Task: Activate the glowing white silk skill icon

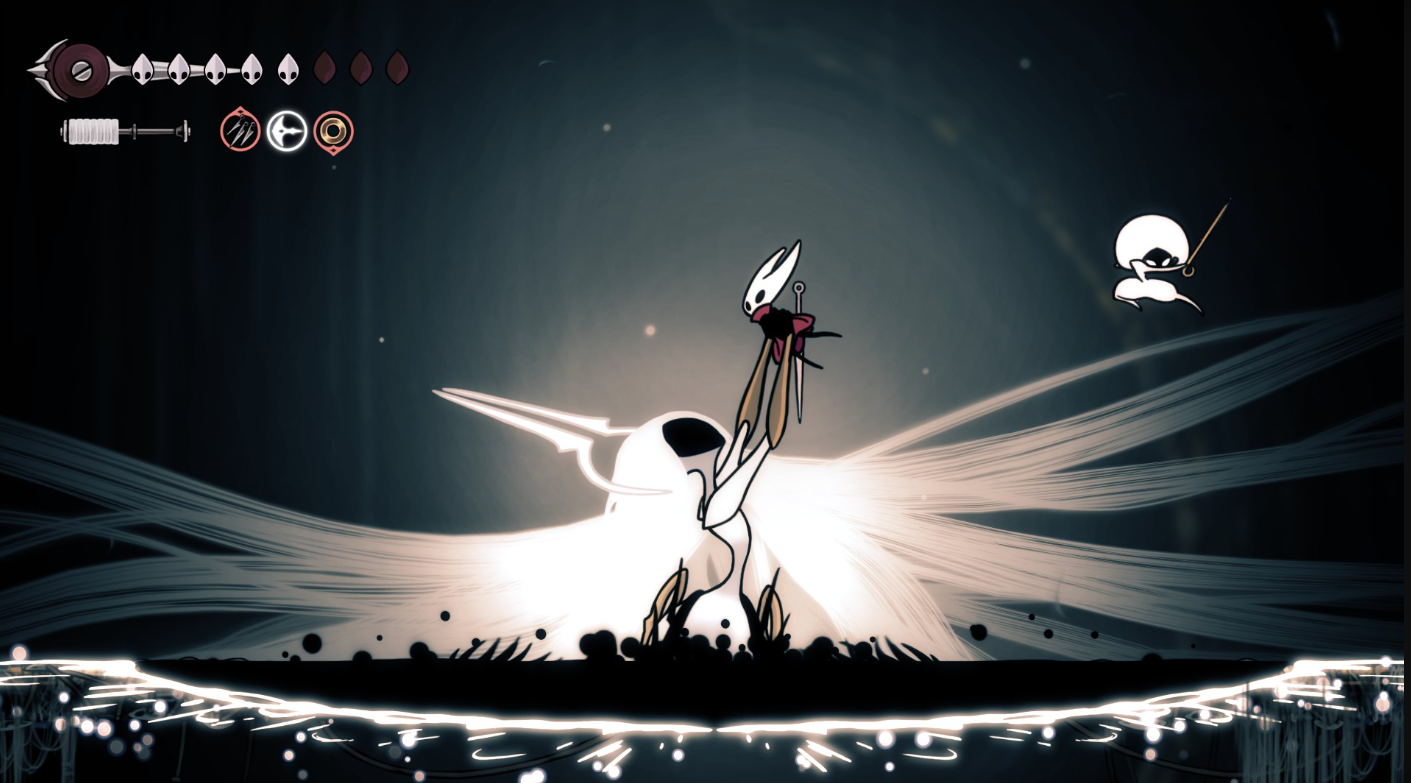Action: (x=287, y=131)
